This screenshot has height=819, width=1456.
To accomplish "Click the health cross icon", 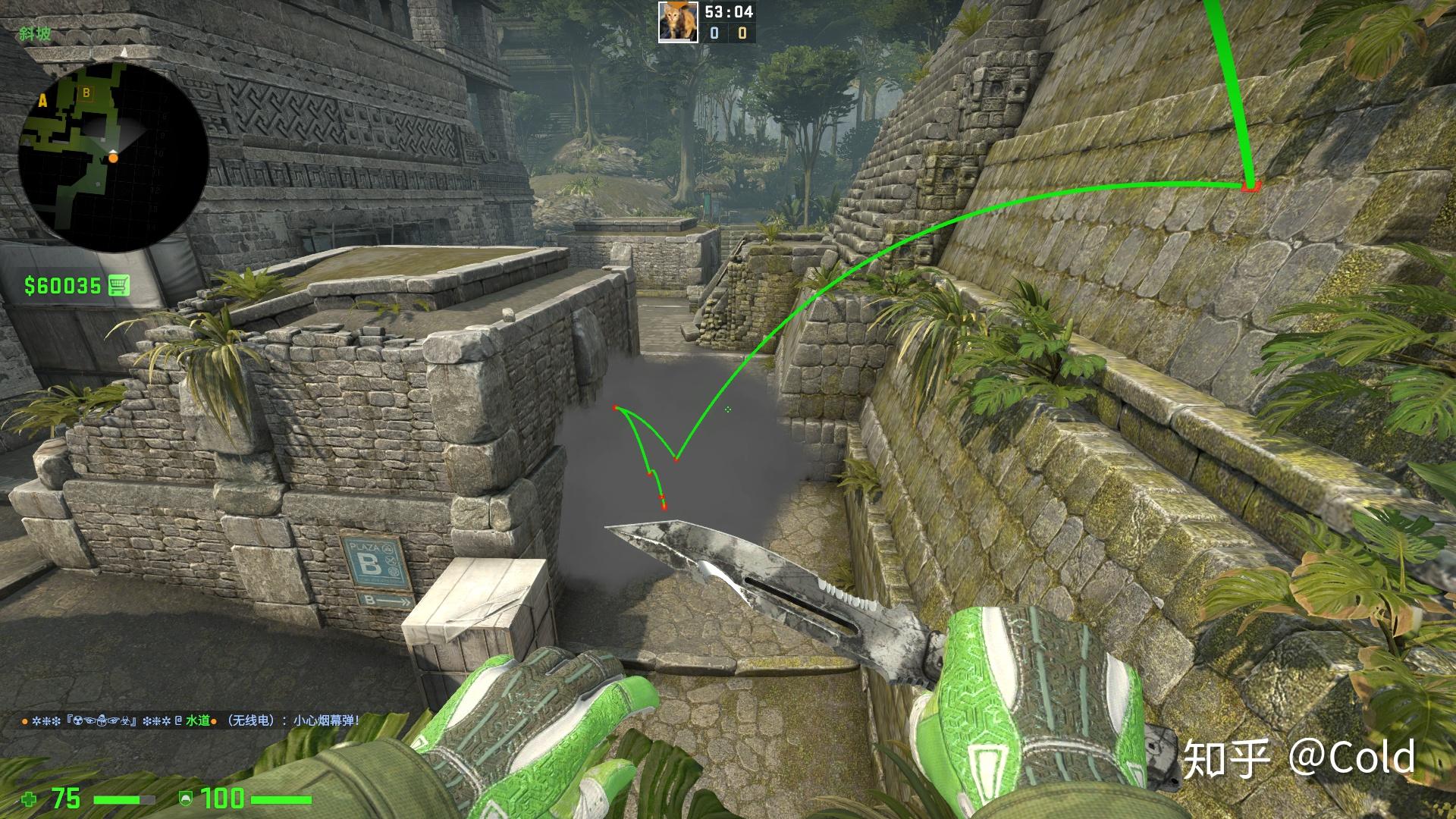I will click(x=30, y=799).
